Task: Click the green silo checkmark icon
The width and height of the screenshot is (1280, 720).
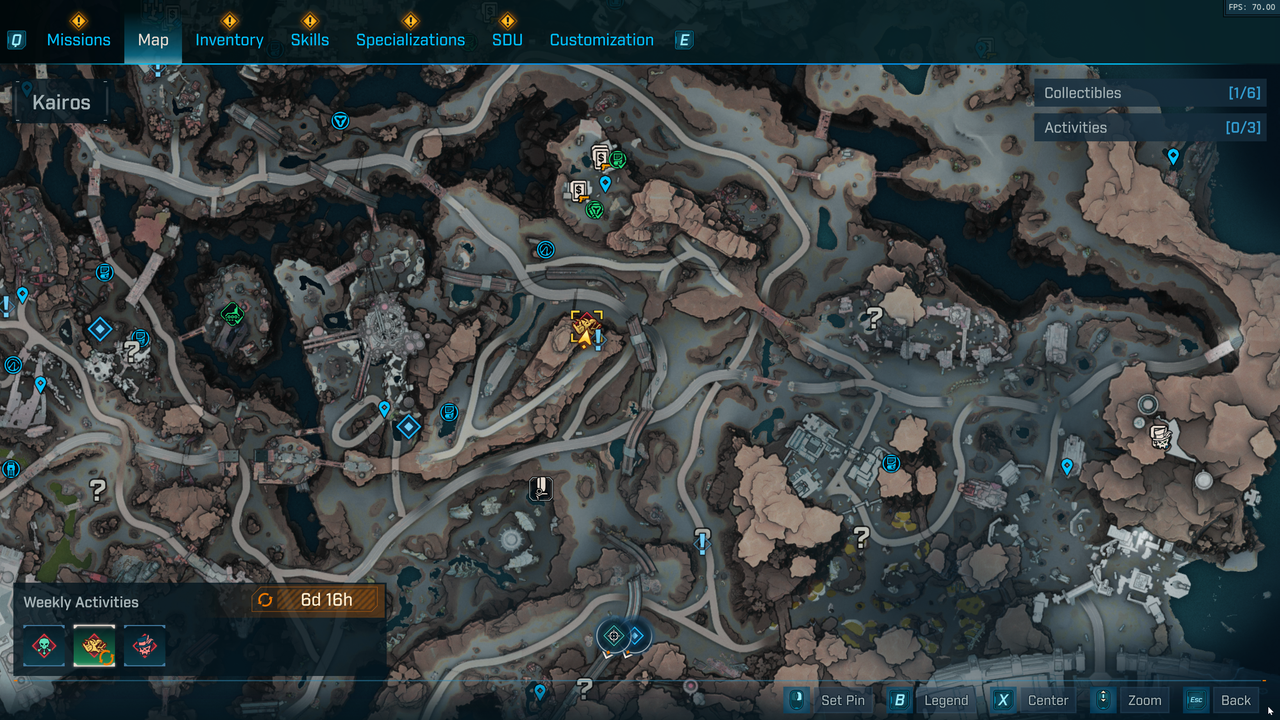Action: [x=234, y=314]
